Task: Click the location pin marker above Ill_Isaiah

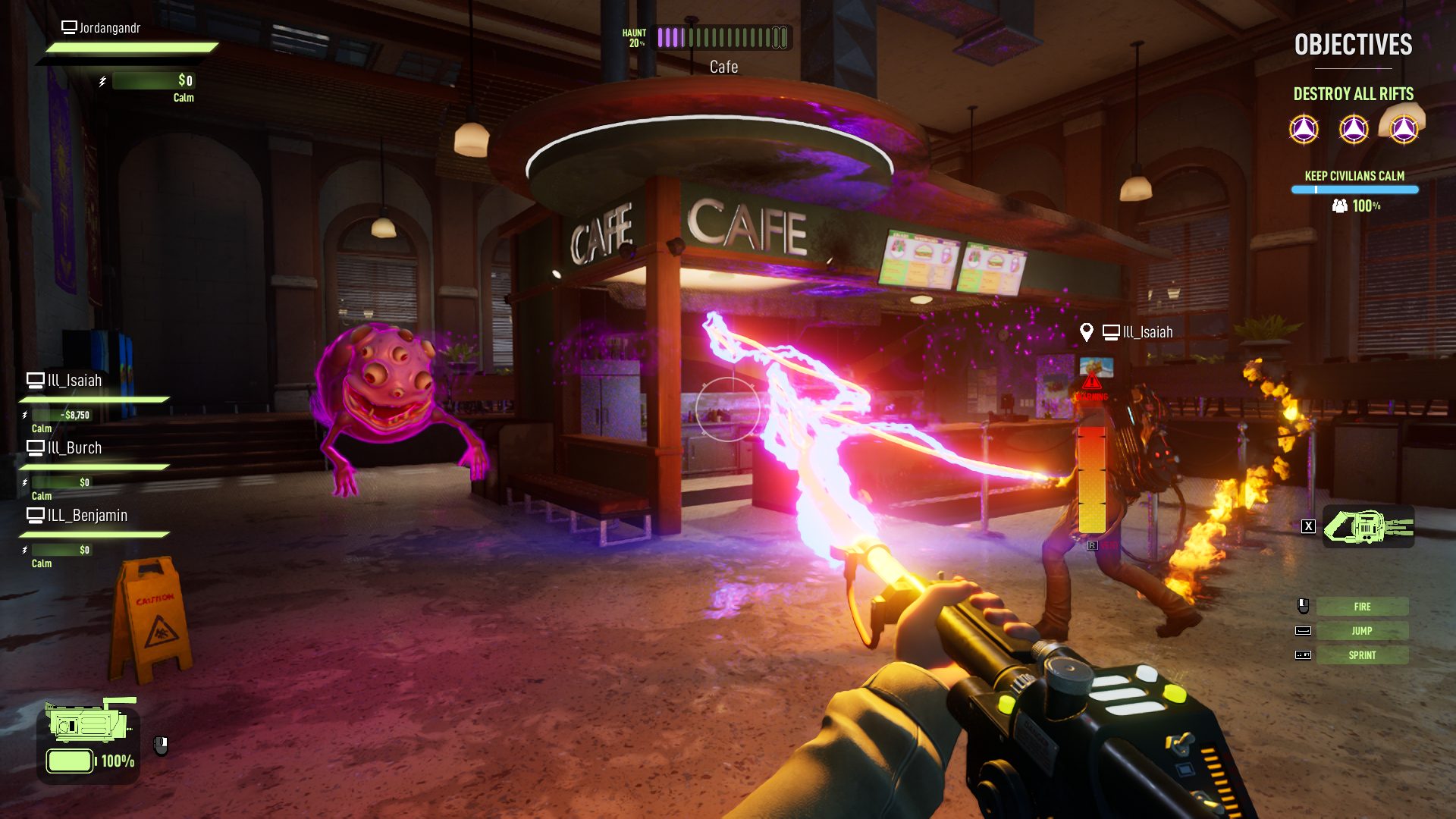Action: pyautogui.click(x=1087, y=331)
